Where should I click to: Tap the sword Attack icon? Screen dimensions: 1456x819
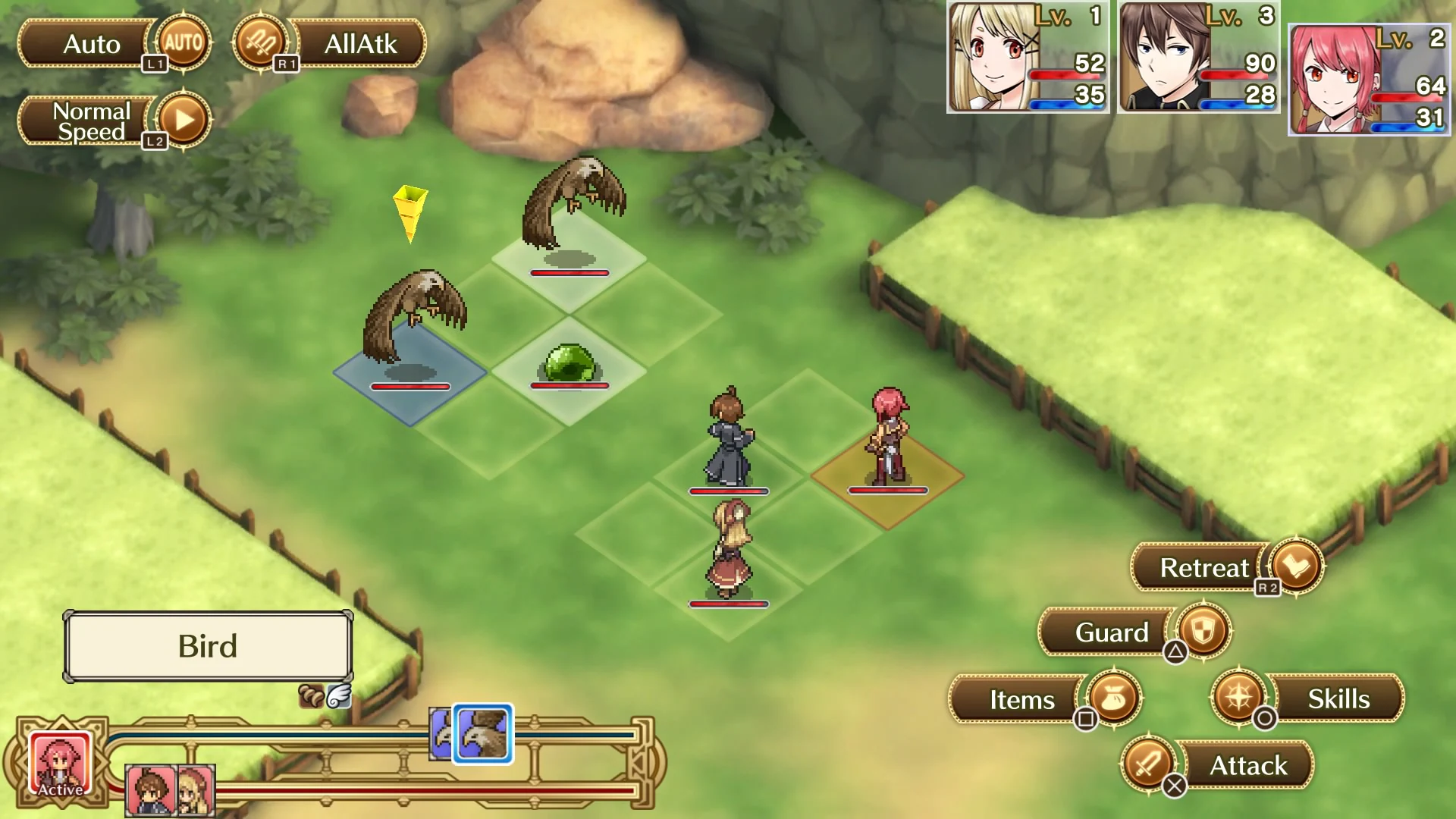(x=1147, y=765)
